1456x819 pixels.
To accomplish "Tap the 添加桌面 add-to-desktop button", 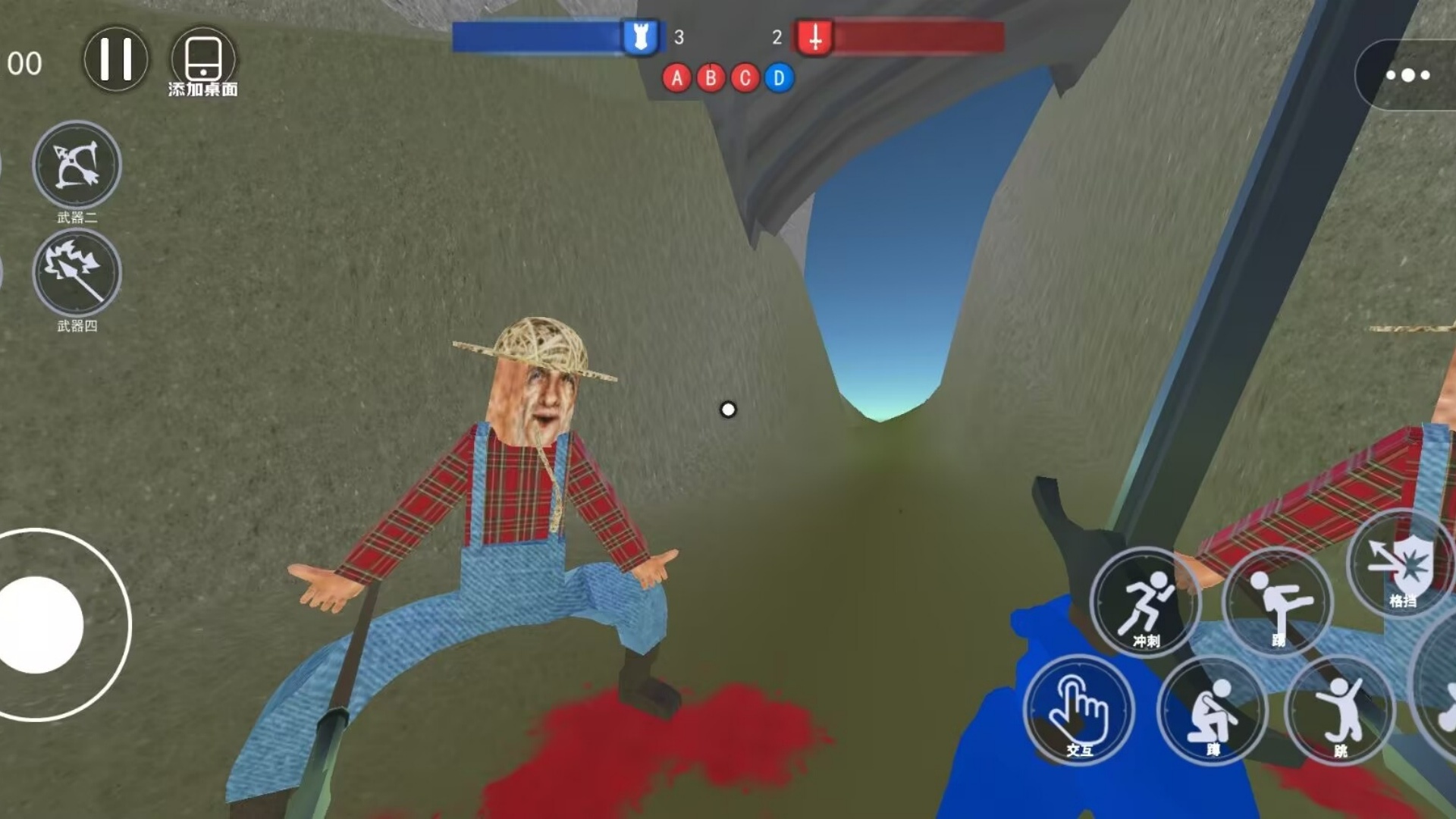I will click(202, 61).
